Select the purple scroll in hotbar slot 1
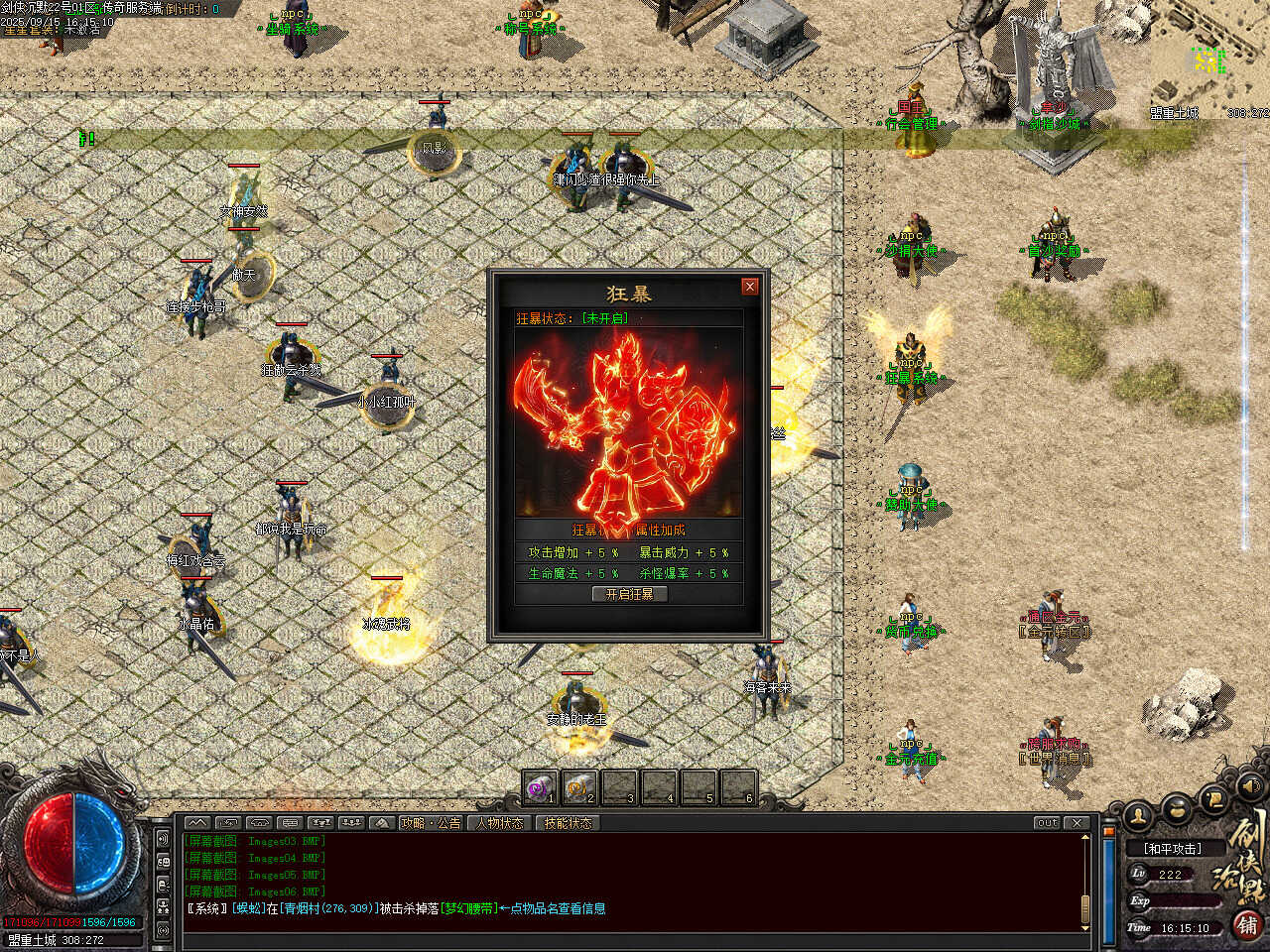 click(541, 788)
